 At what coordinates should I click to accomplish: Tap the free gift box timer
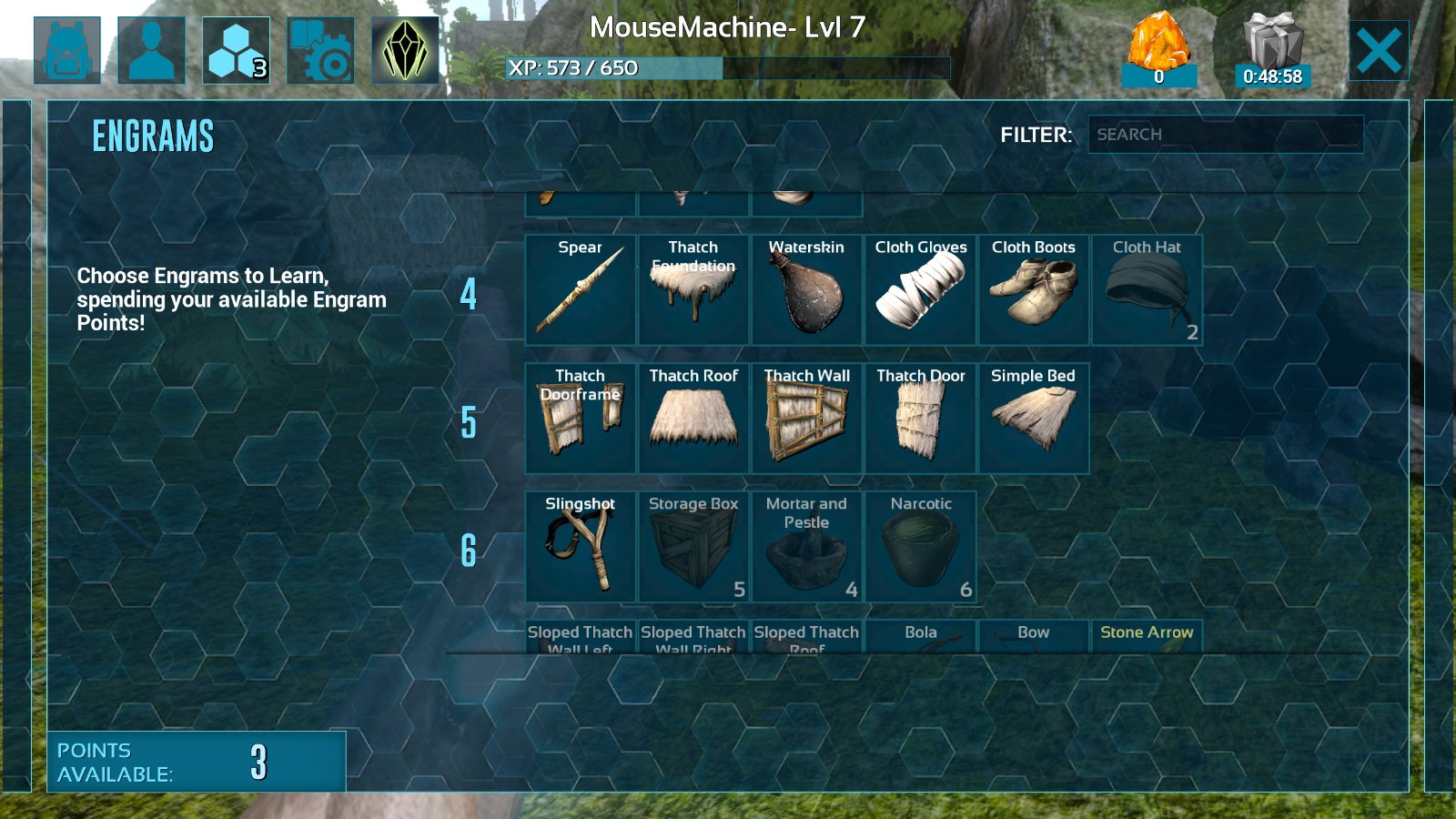click(1272, 51)
